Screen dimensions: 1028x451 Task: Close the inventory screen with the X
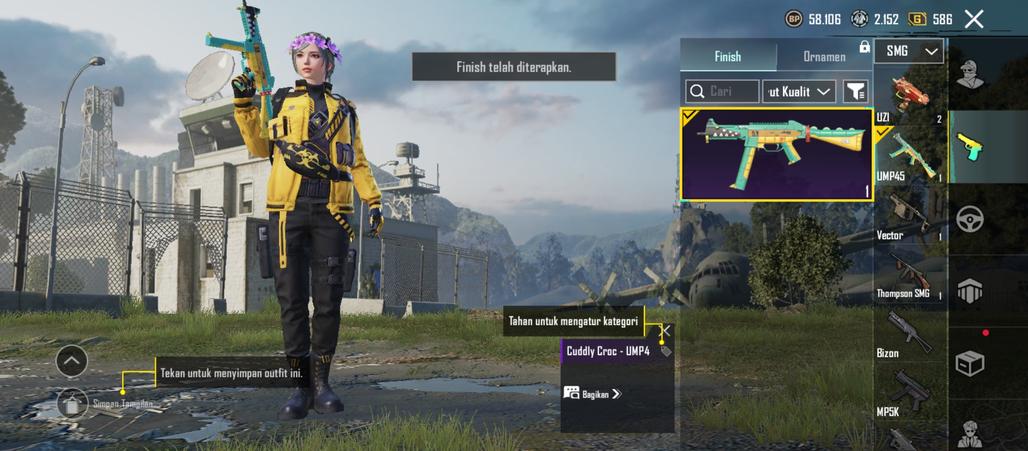tap(974, 18)
